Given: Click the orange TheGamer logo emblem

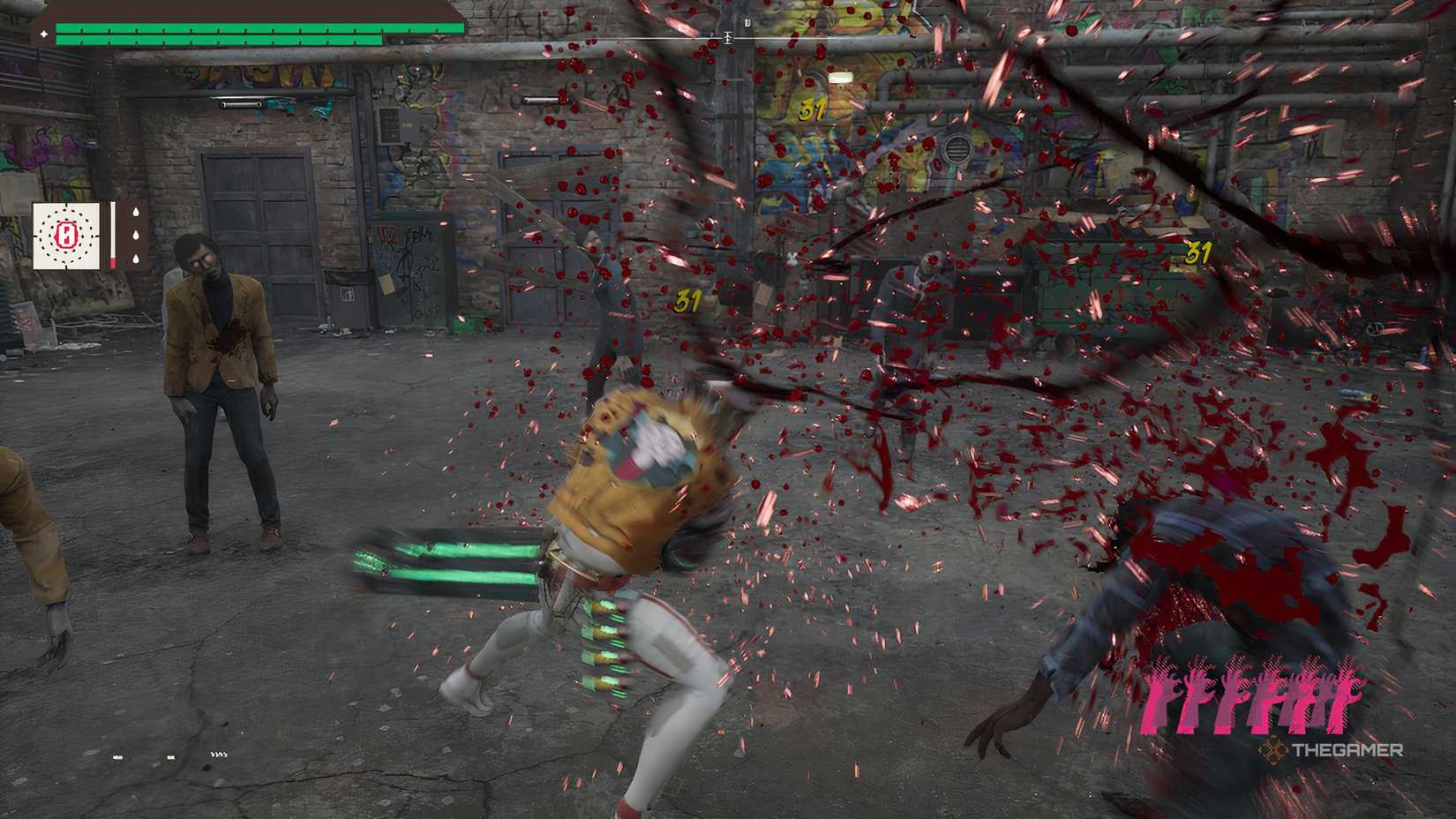Looking at the screenshot, I should [1273, 752].
